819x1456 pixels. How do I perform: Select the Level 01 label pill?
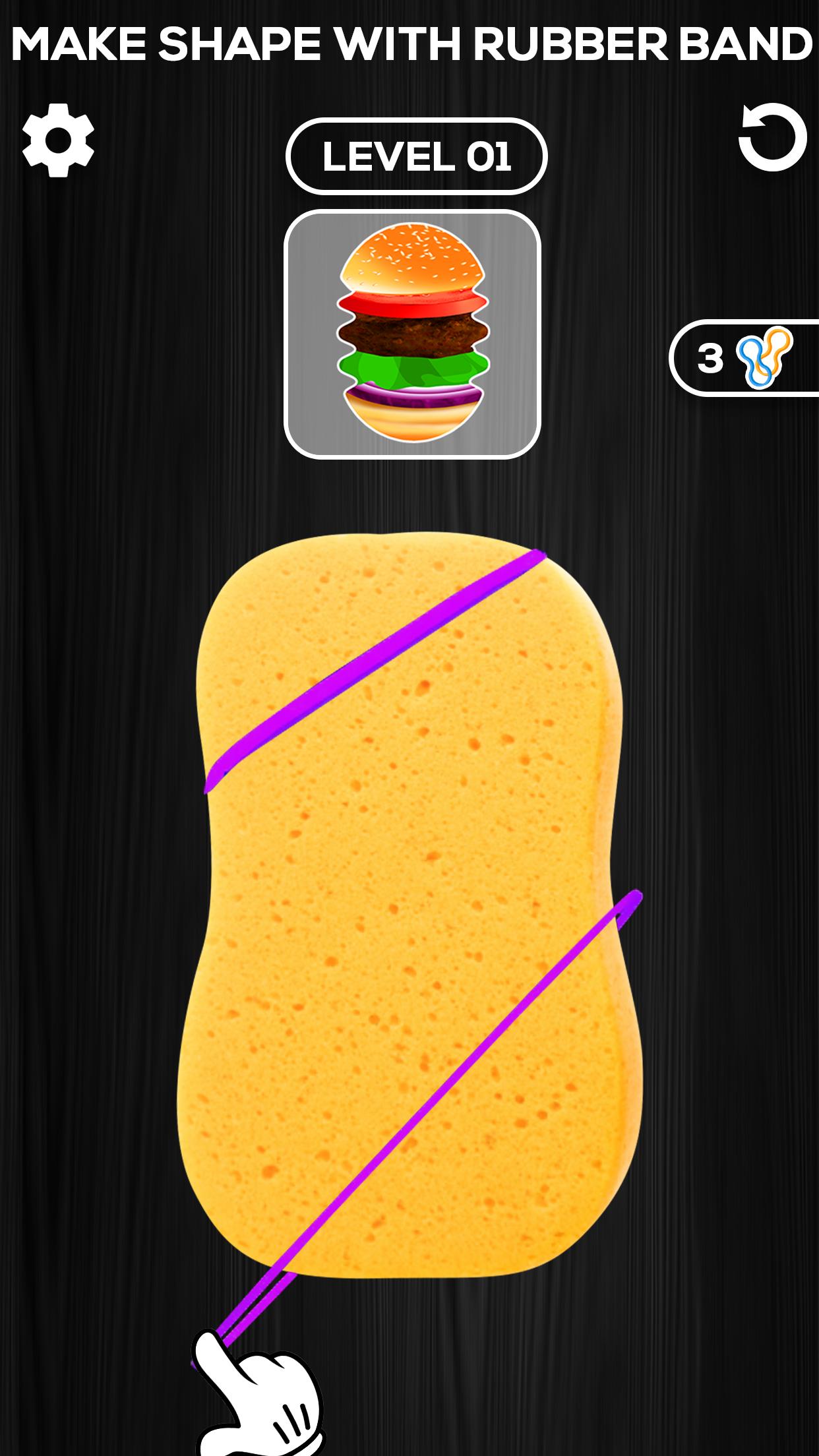416,156
